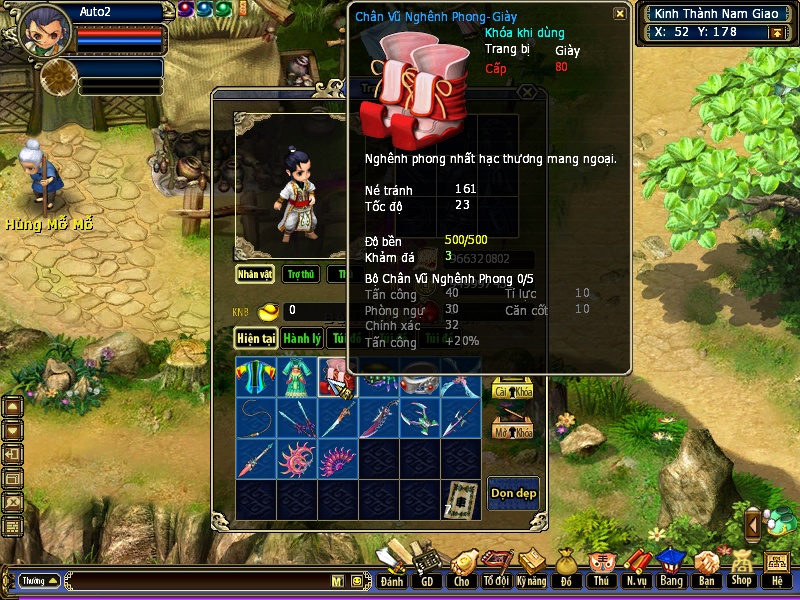Close the Chân Vũ Nghênh Phong item tooltip
This screenshot has width=800, height=600.
point(620,14)
